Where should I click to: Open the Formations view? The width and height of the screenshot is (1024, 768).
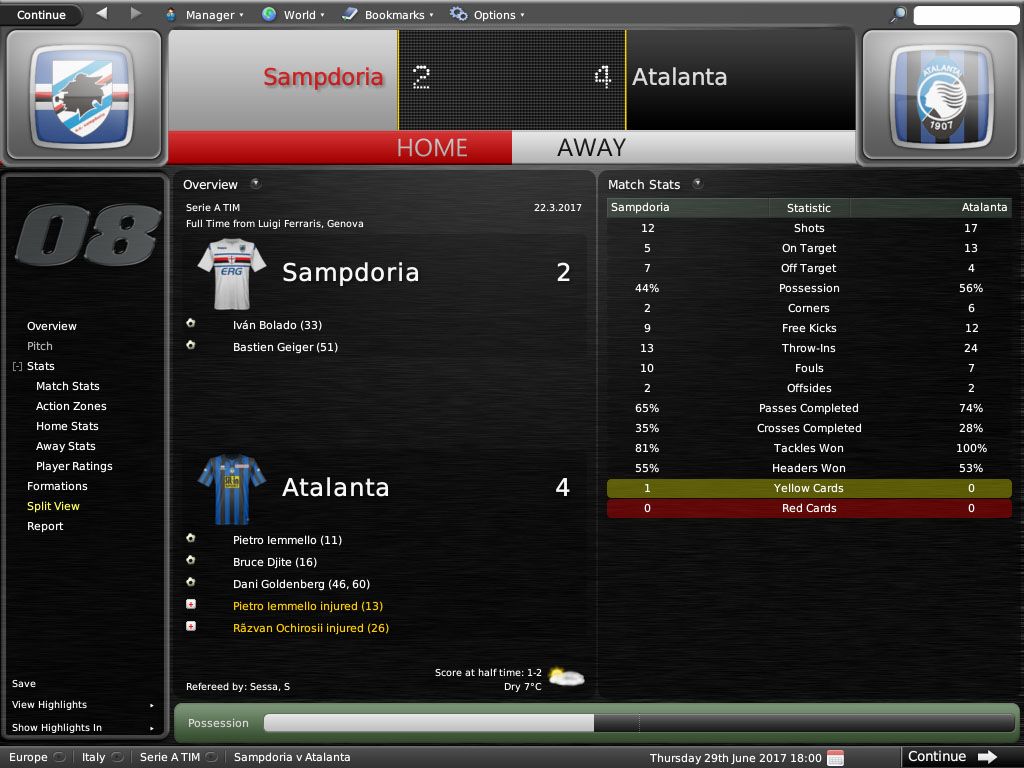57,486
